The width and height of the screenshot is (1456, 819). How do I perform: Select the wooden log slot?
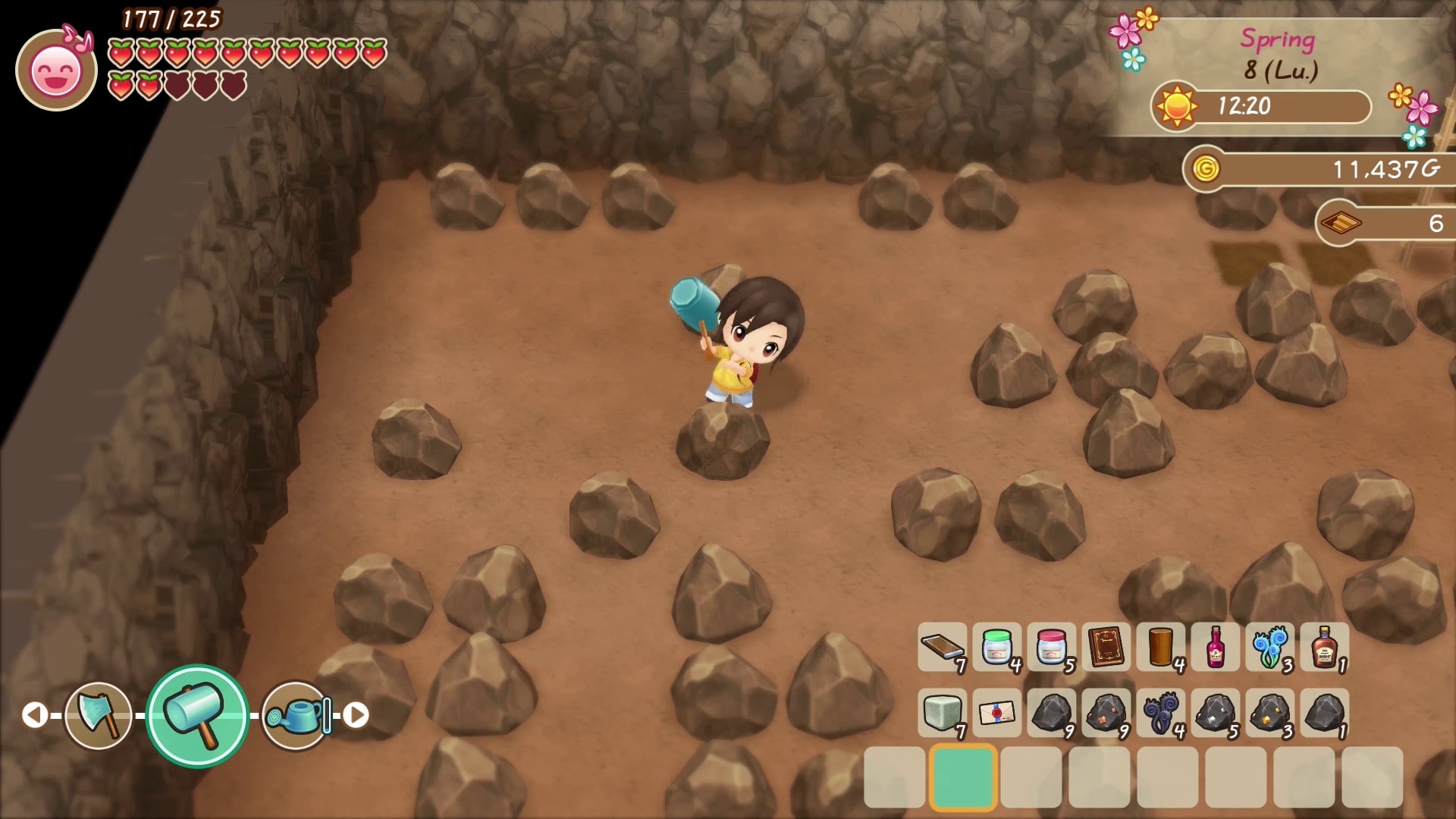pos(1160,648)
